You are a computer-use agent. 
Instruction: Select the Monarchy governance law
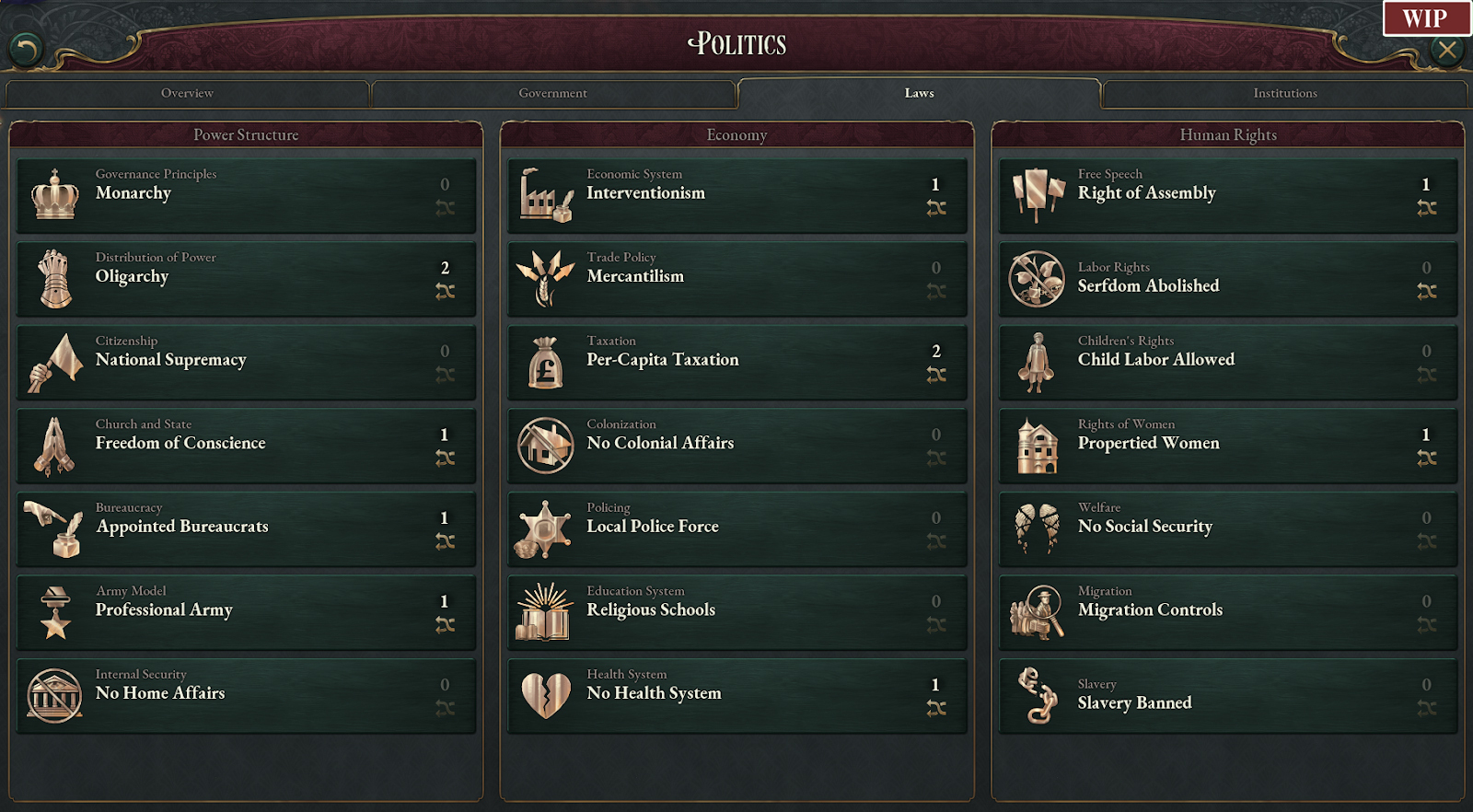click(x=246, y=195)
